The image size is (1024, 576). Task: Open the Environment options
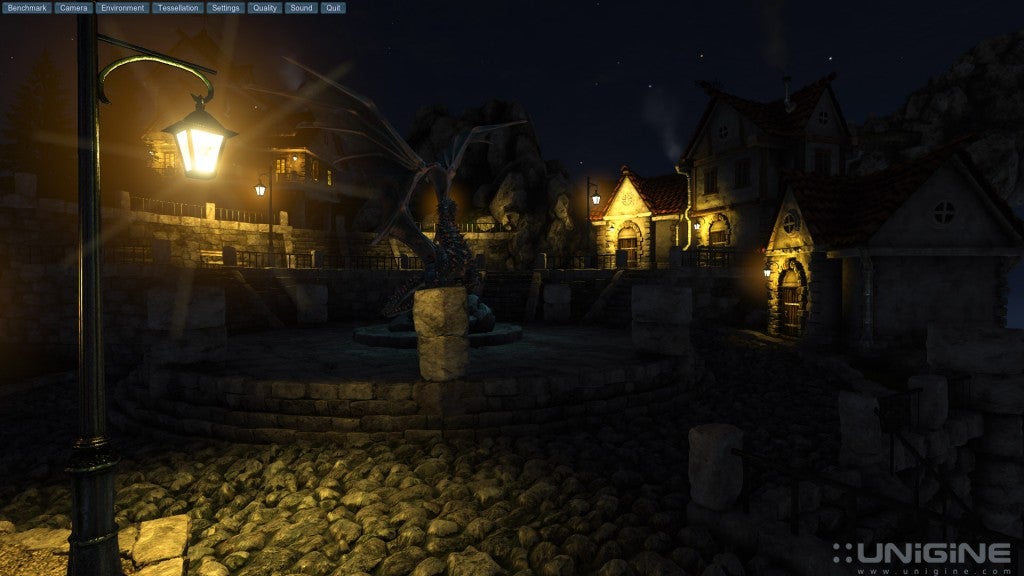(x=123, y=8)
